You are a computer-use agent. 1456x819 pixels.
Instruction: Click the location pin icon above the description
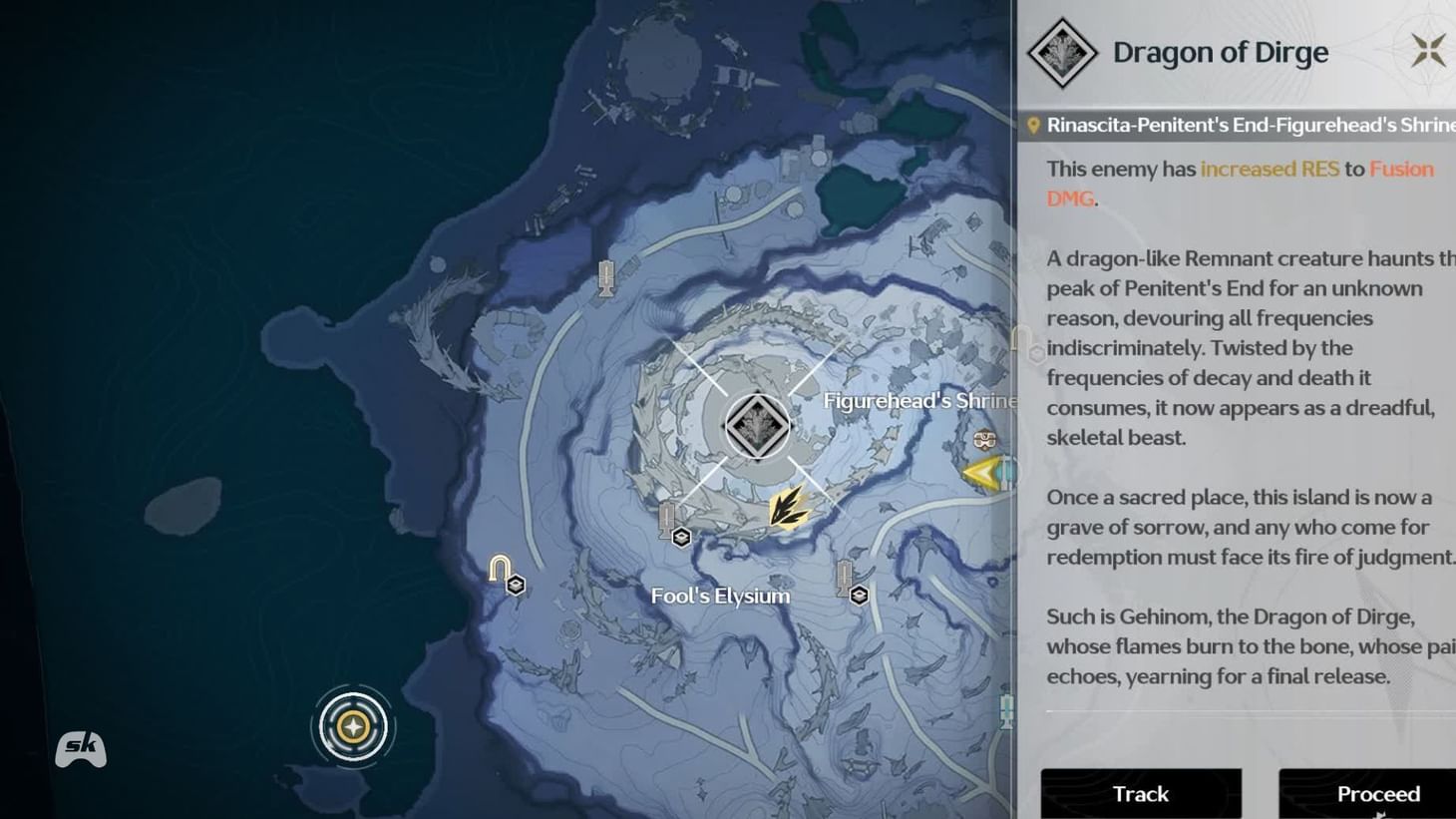tap(1034, 124)
